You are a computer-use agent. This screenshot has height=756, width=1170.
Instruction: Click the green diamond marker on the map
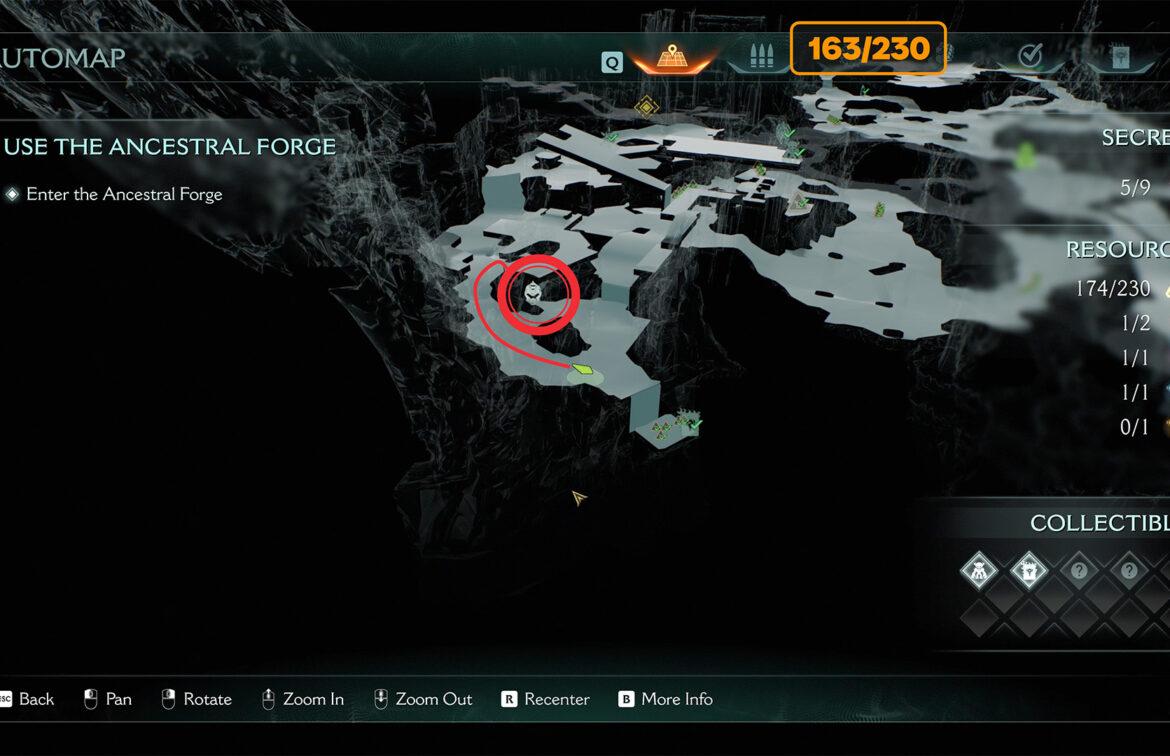[x=584, y=370]
